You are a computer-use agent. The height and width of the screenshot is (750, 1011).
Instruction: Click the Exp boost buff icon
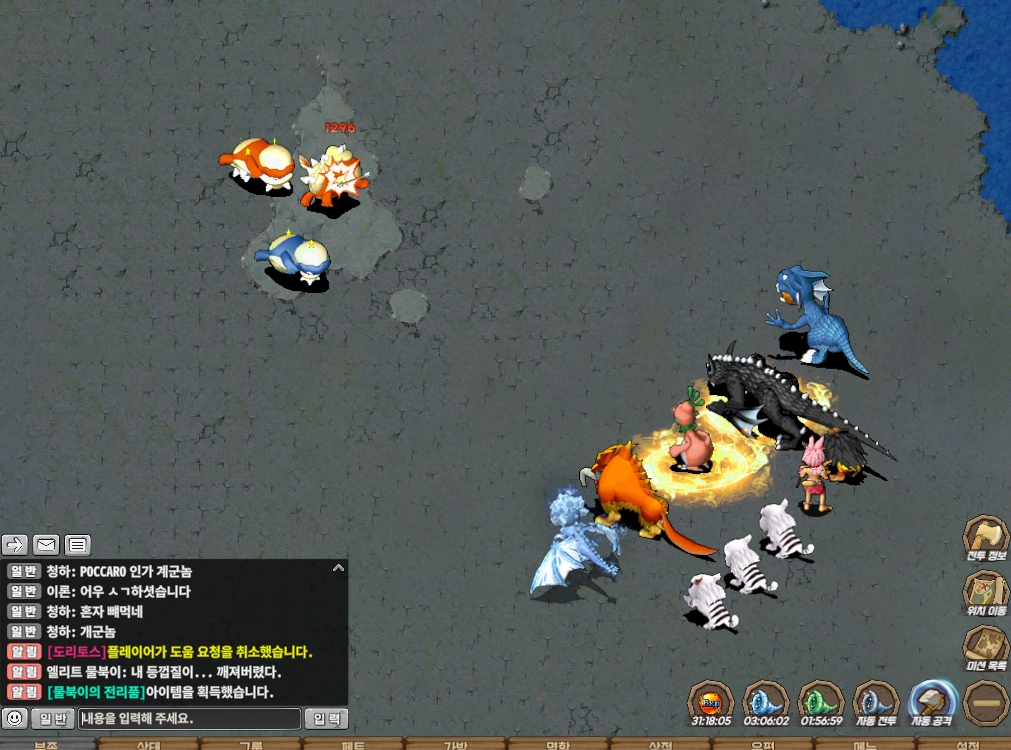coord(711,702)
